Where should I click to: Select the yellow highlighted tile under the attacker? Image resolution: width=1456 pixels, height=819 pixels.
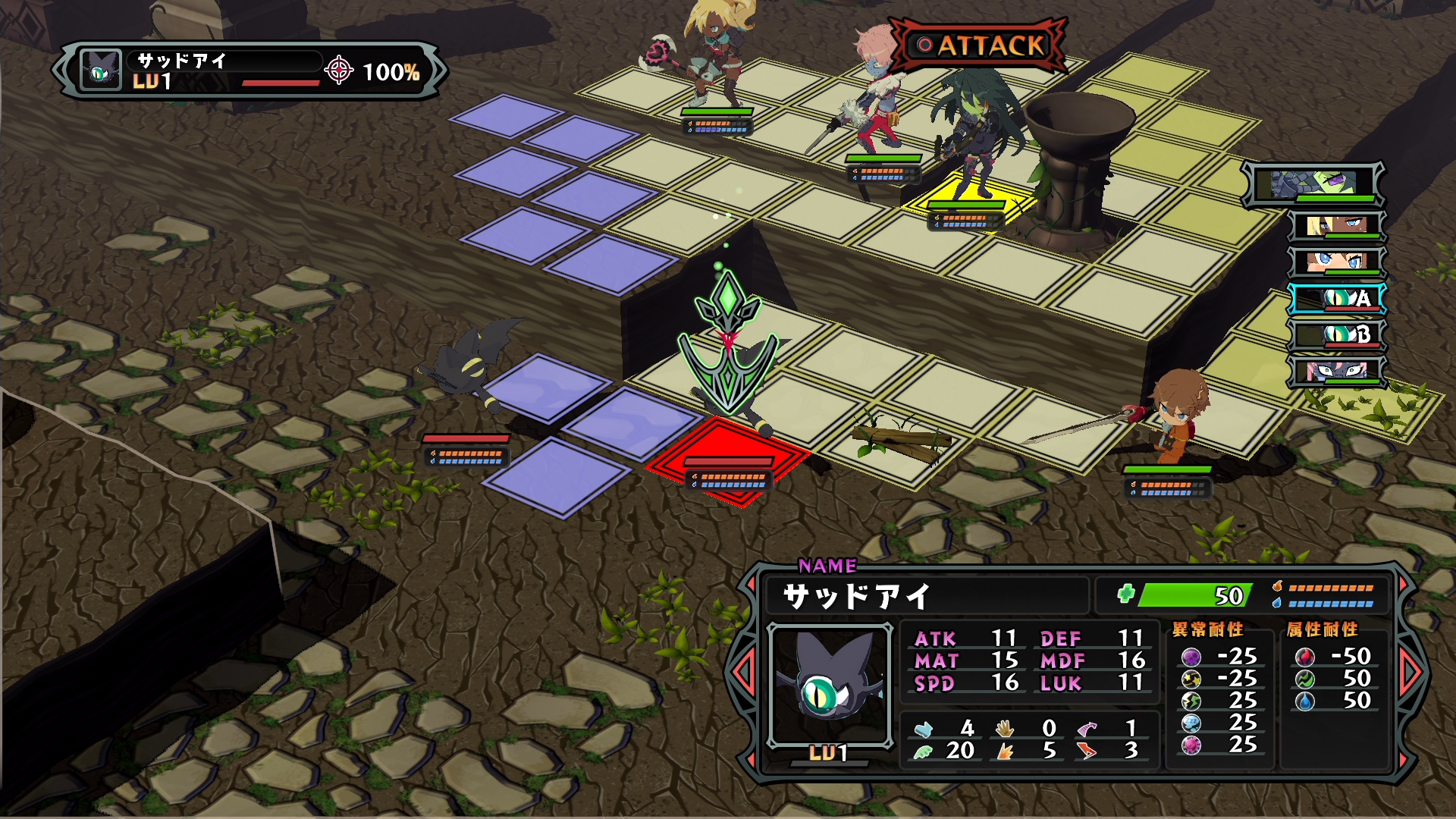coord(969,199)
